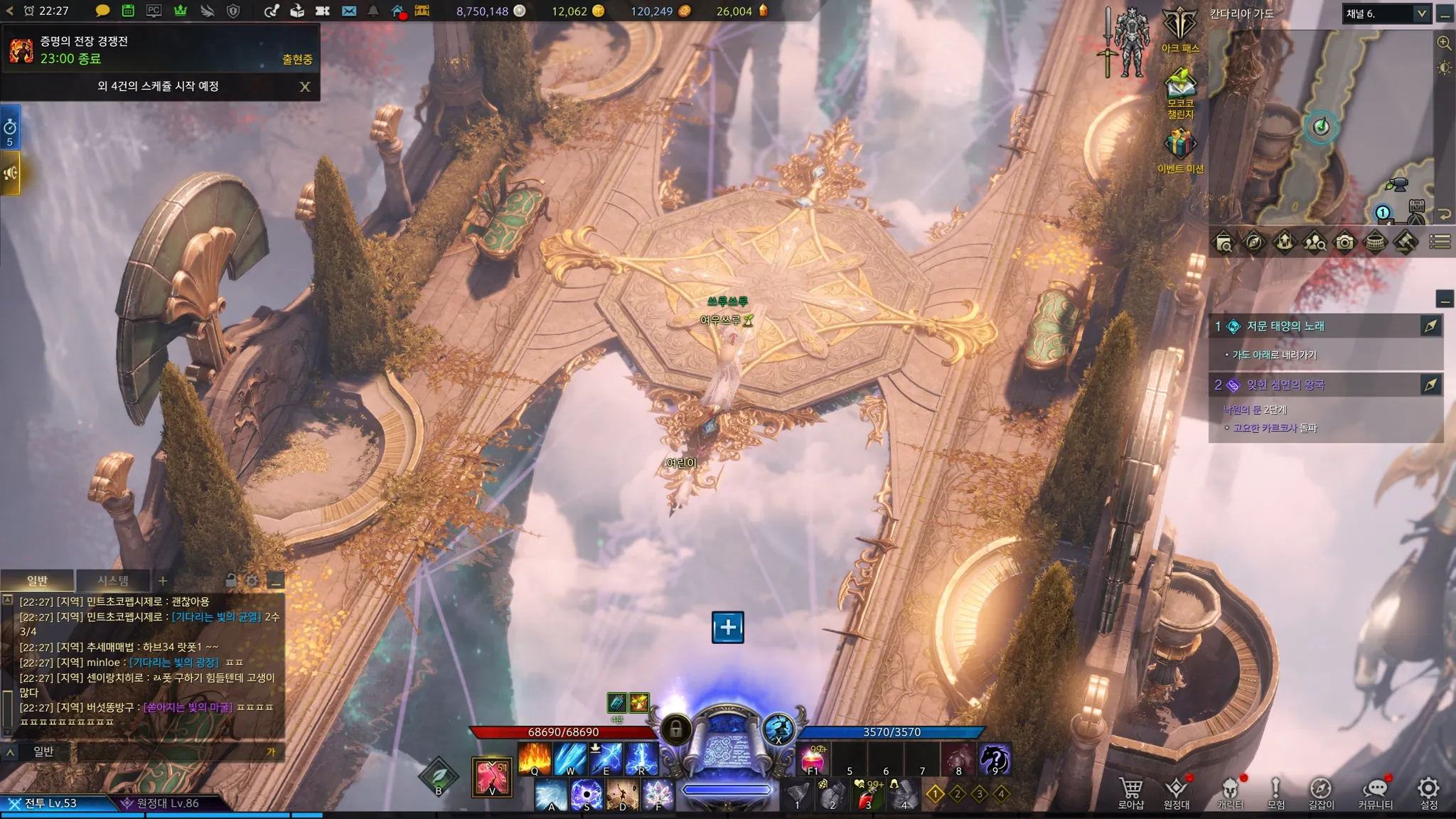
Task: Switch to the System chat tab
Action: pos(113,581)
